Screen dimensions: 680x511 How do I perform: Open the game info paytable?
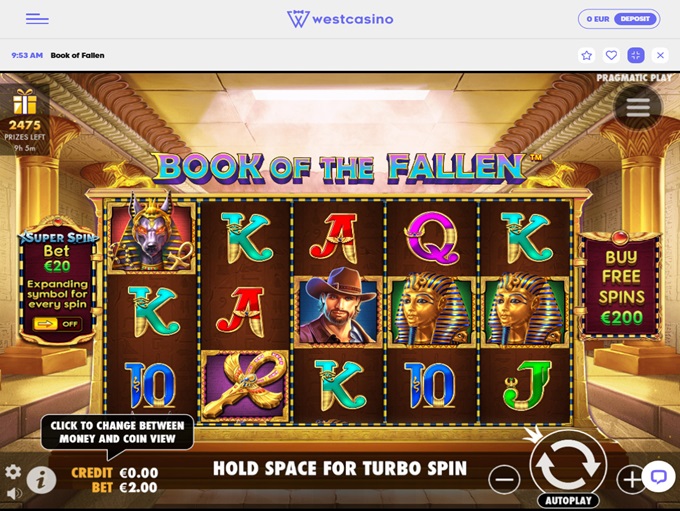coord(41,481)
